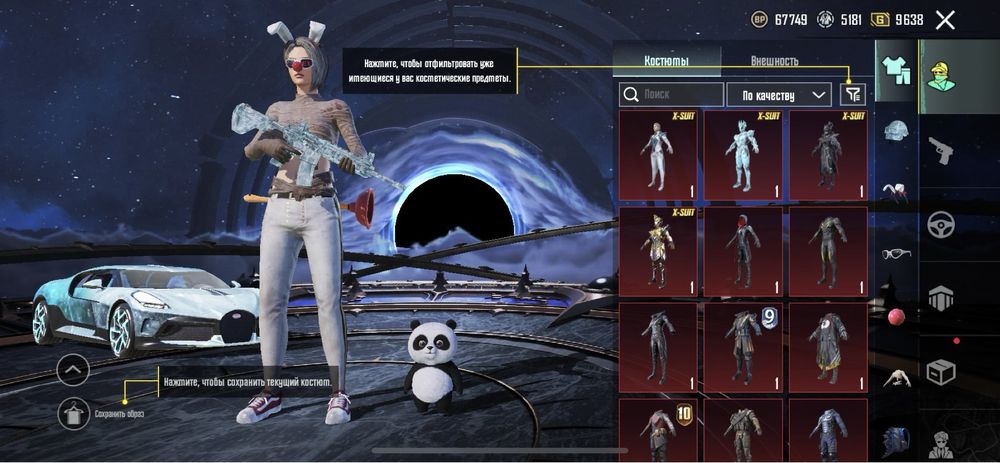
Task: Expand the round up-arrow button
Action: (74, 371)
